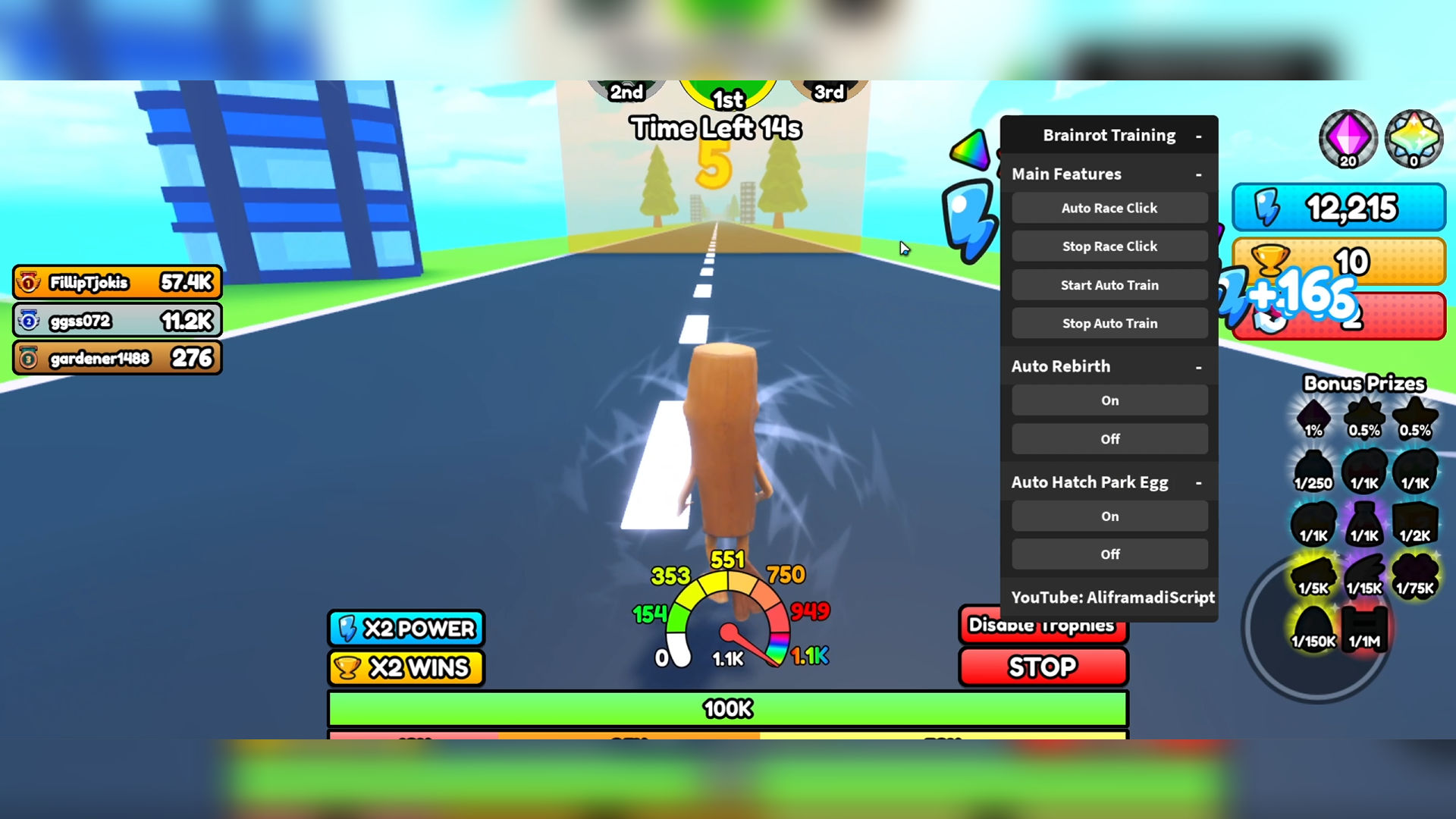Minimize the Brainrot Training window

(x=1198, y=136)
